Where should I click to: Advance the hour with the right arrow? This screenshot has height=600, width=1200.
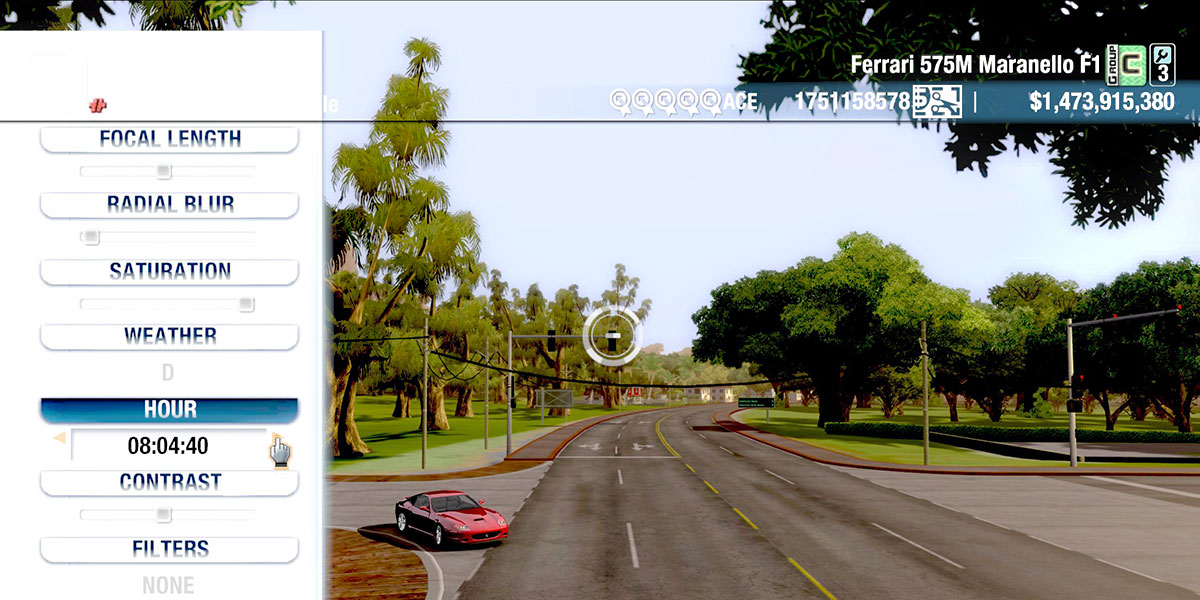pyautogui.click(x=275, y=438)
